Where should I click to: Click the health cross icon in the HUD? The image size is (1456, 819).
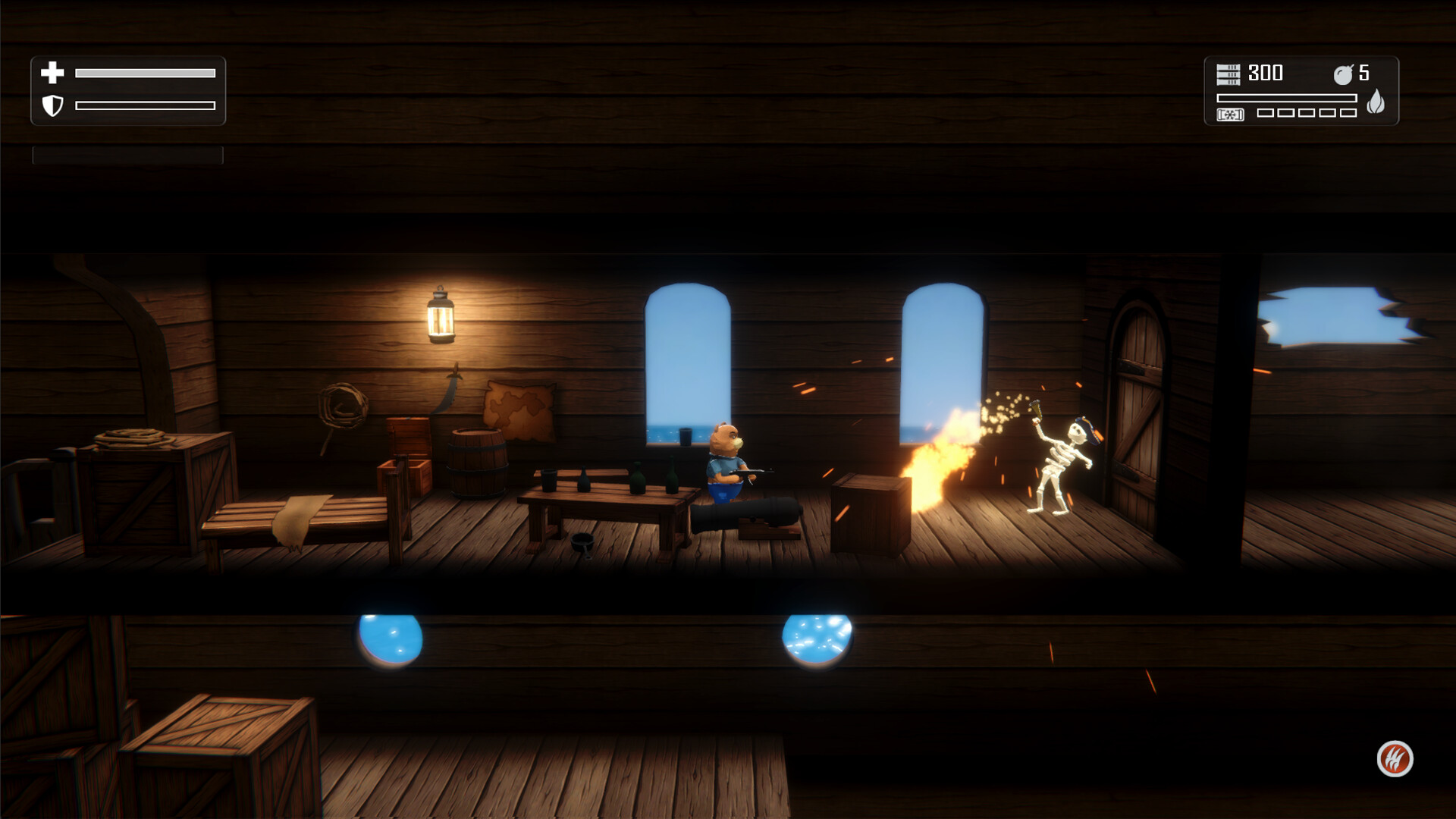point(51,74)
